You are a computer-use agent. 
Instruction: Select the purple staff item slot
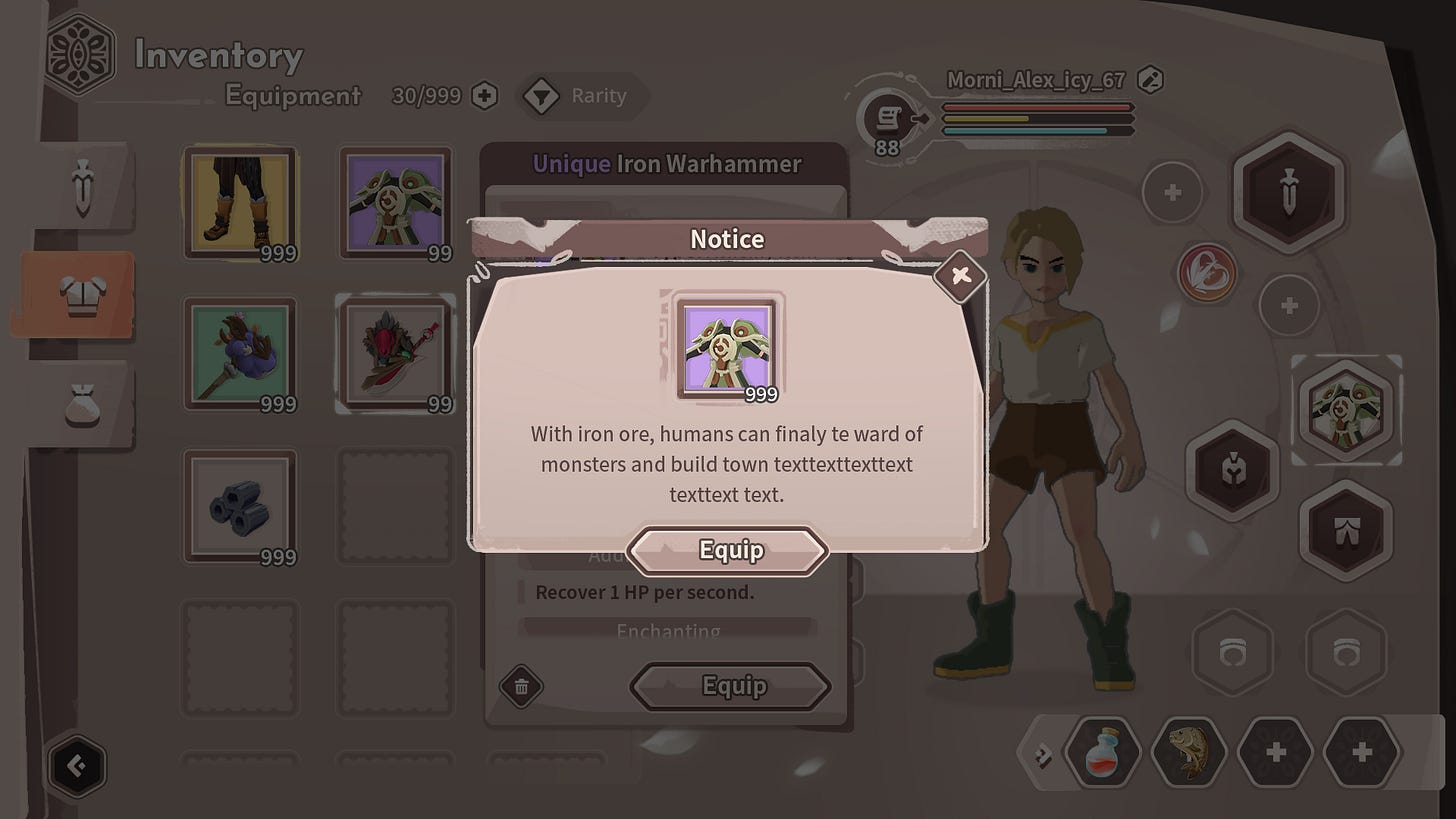(x=240, y=354)
